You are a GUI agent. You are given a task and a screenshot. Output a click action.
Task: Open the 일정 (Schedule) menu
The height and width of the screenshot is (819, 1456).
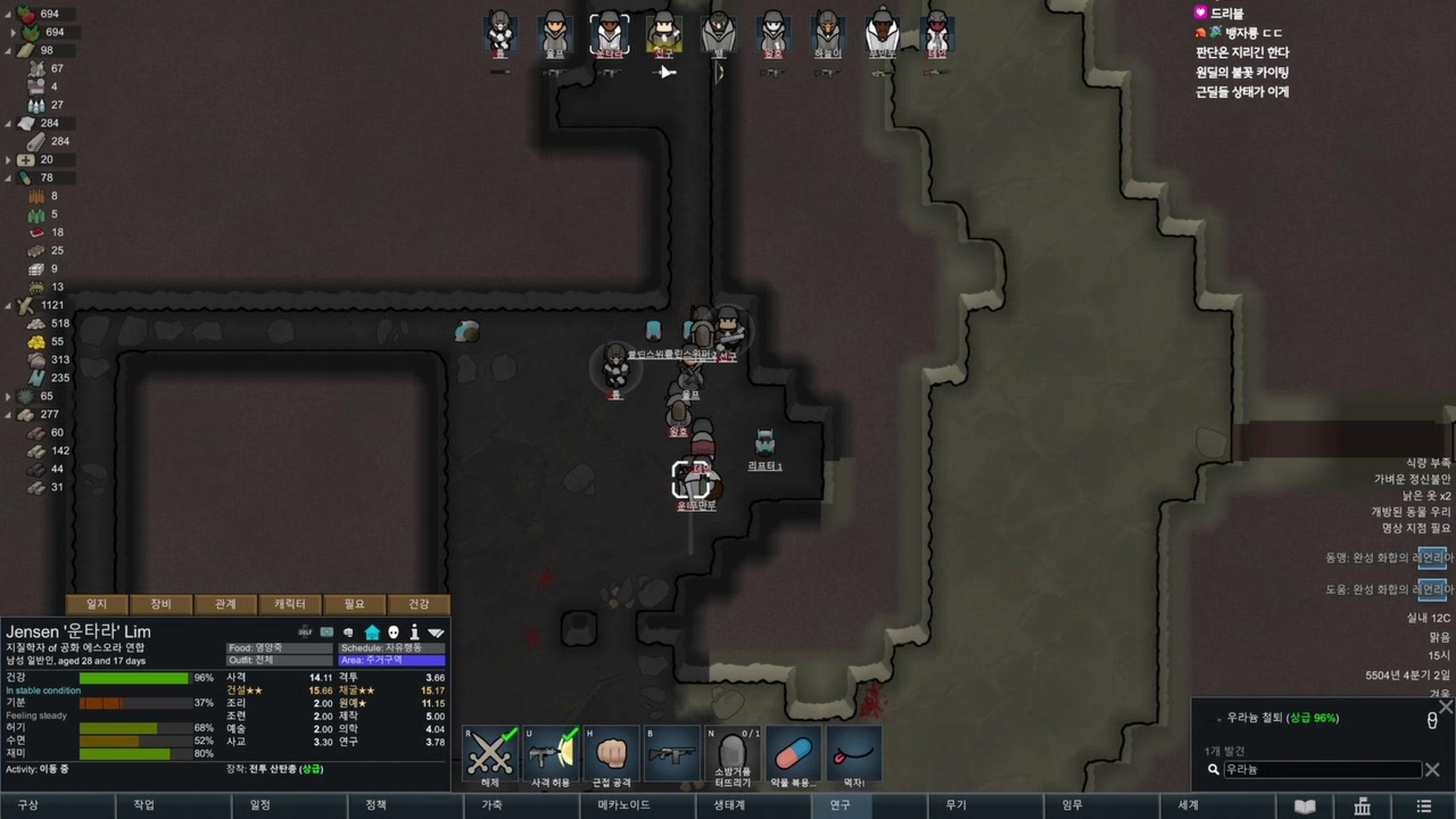(260, 805)
